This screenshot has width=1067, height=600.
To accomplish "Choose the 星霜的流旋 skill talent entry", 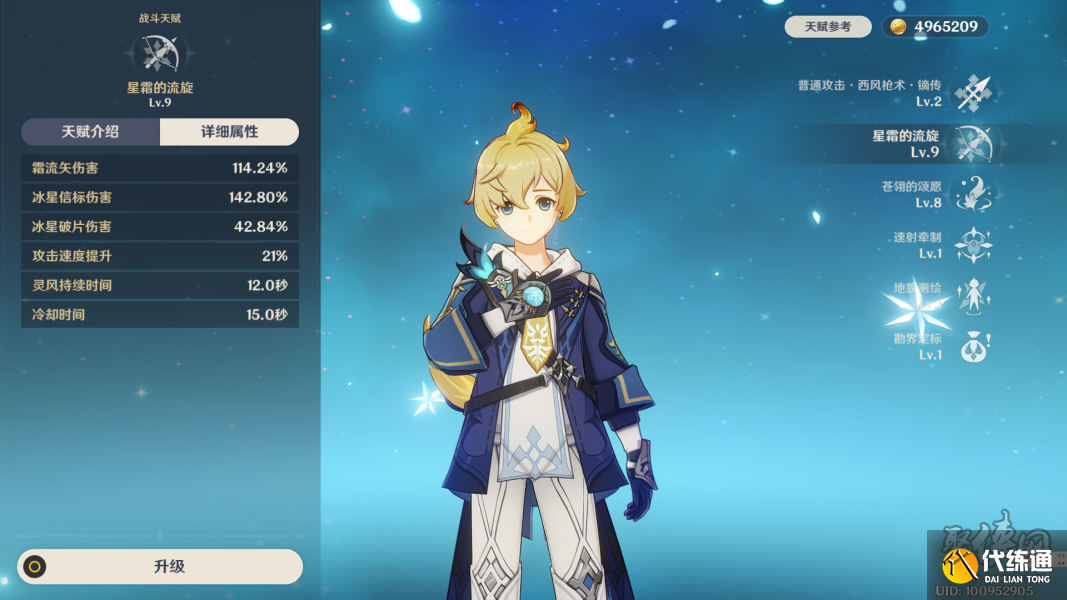I will pos(972,144).
